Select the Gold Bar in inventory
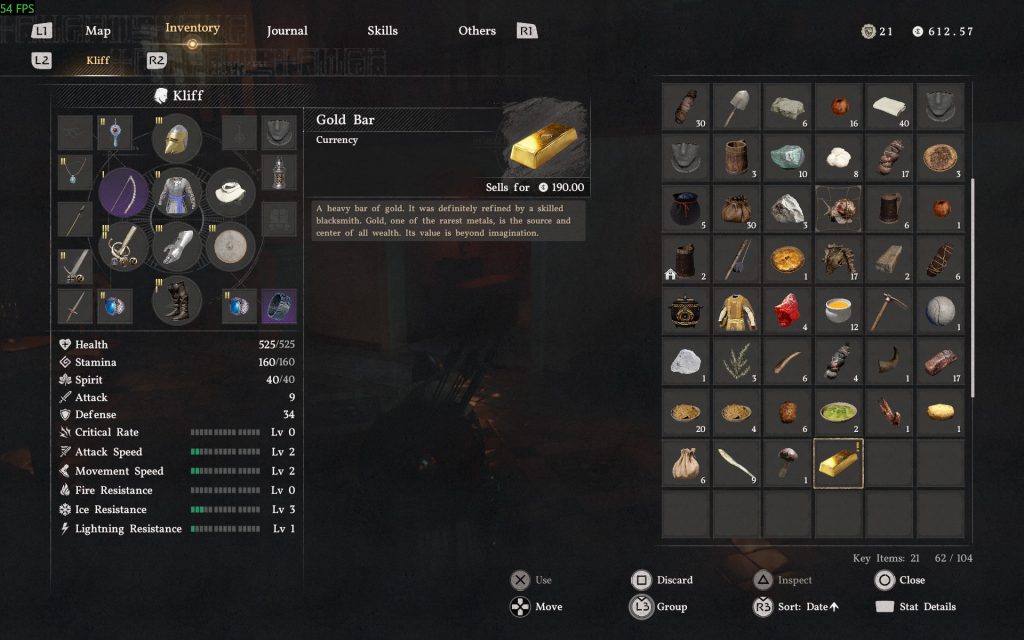The height and width of the screenshot is (640, 1024). pyautogui.click(x=838, y=463)
